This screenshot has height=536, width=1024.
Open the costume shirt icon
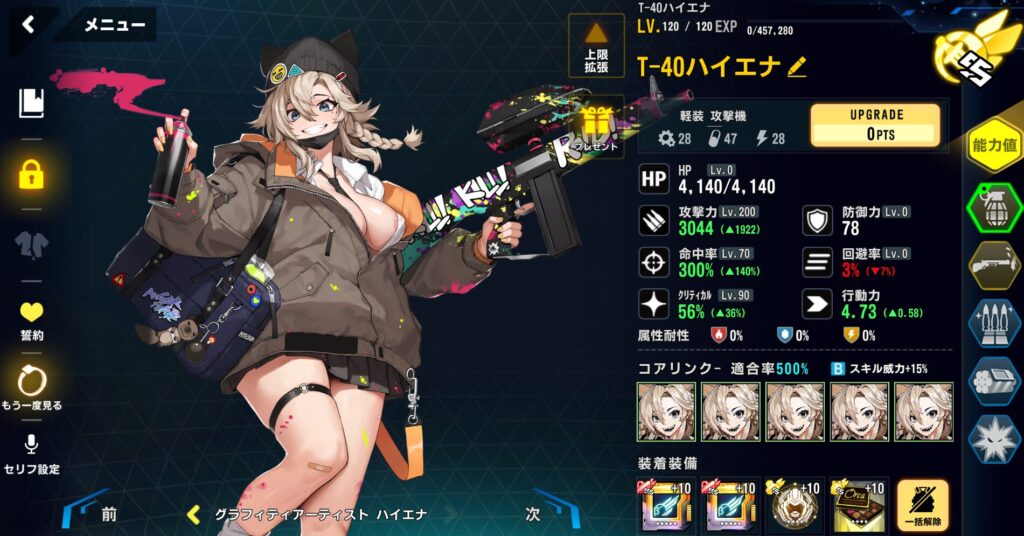tap(32, 245)
